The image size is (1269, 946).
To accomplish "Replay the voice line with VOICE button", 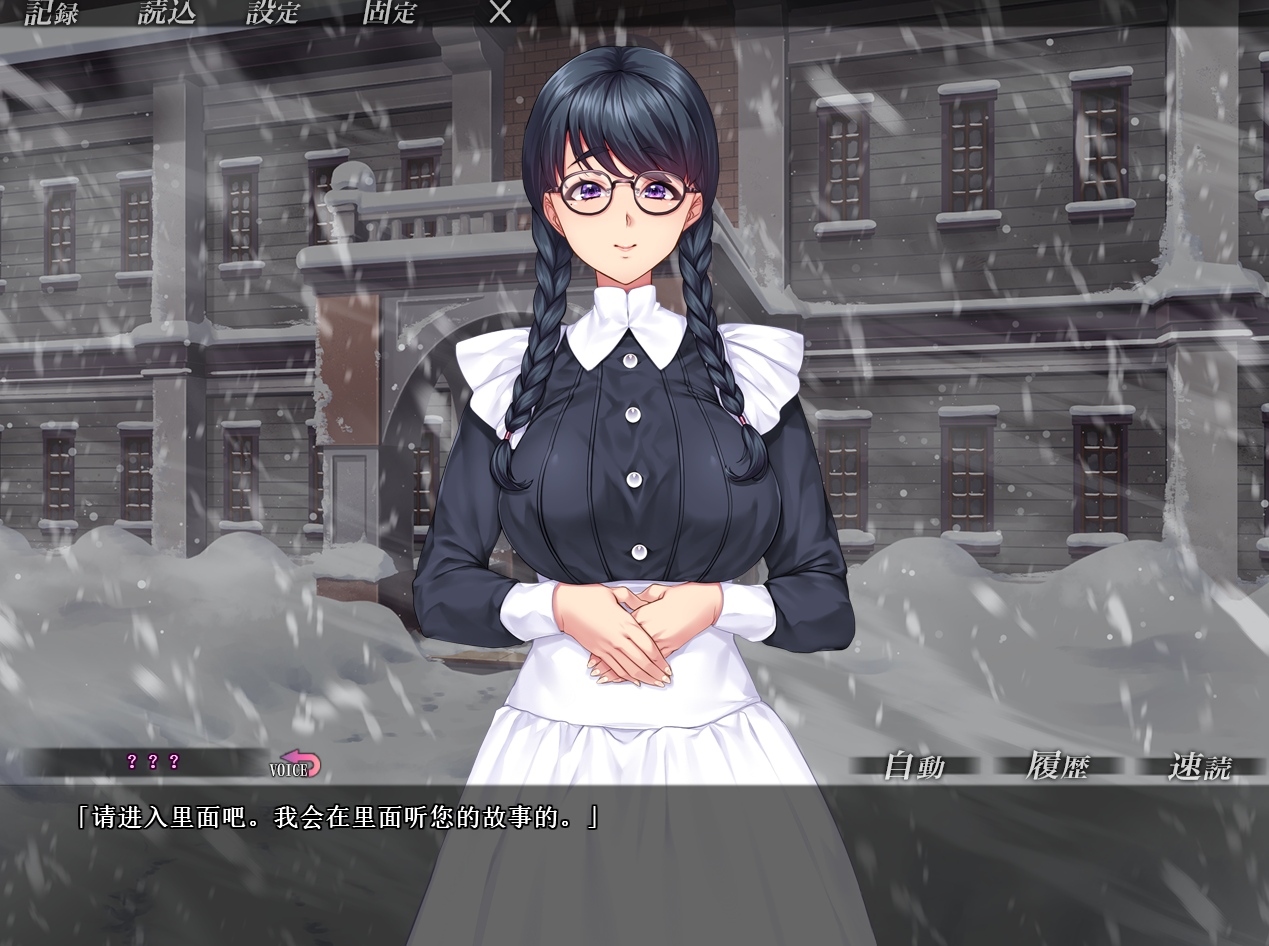I will pyautogui.click(x=296, y=765).
